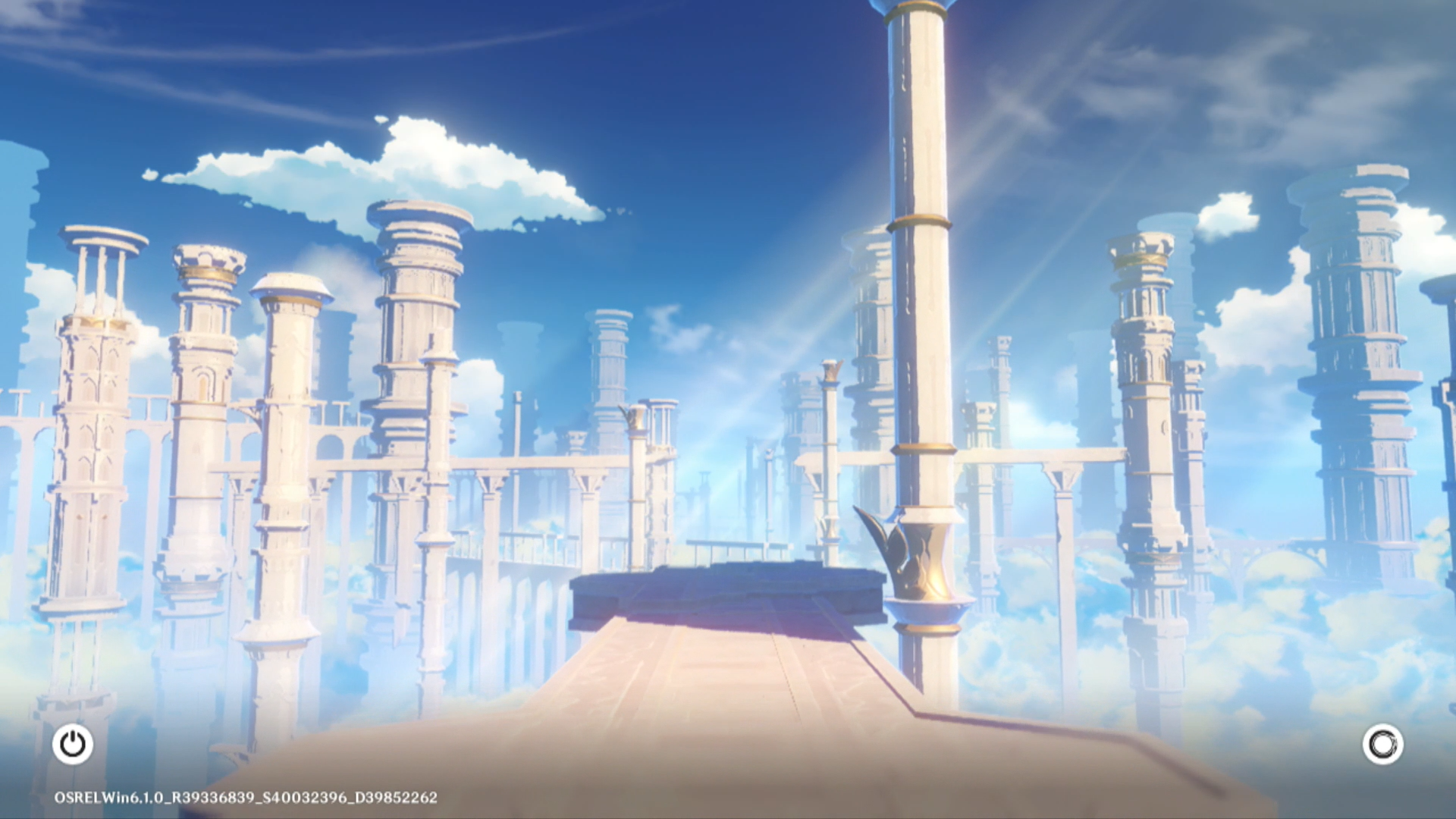This screenshot has width=1456, height=819.
Task: Open the circular ring icon button
Action: pyautogui.click(x=1382, y=744)
